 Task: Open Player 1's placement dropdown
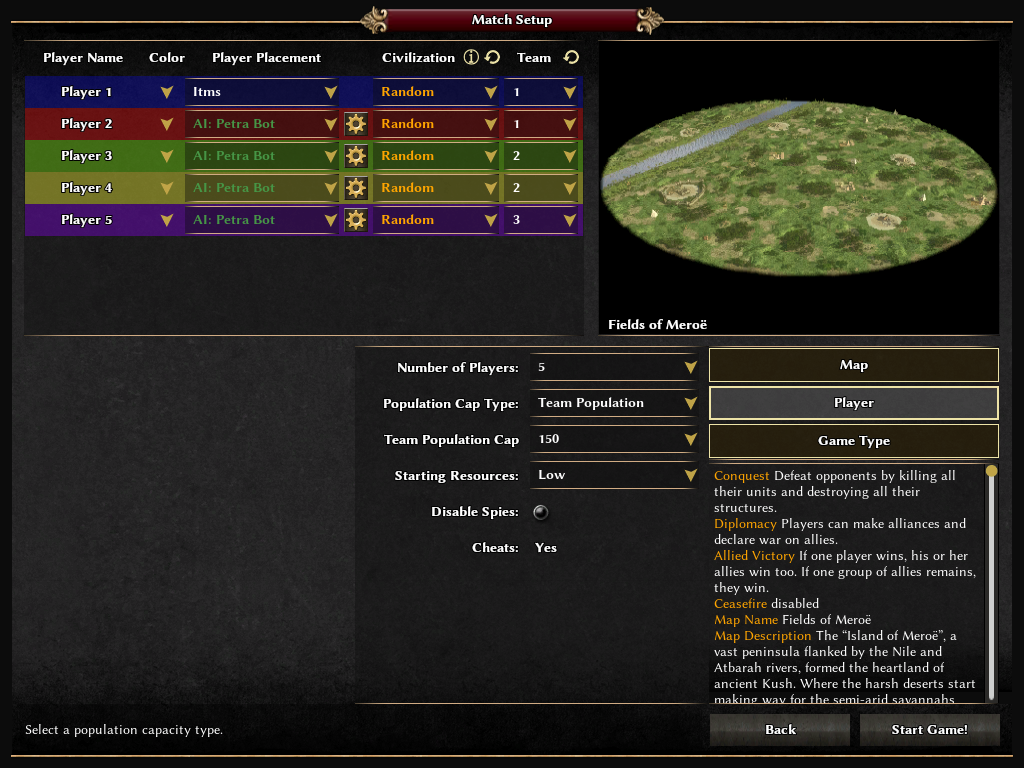264,92
